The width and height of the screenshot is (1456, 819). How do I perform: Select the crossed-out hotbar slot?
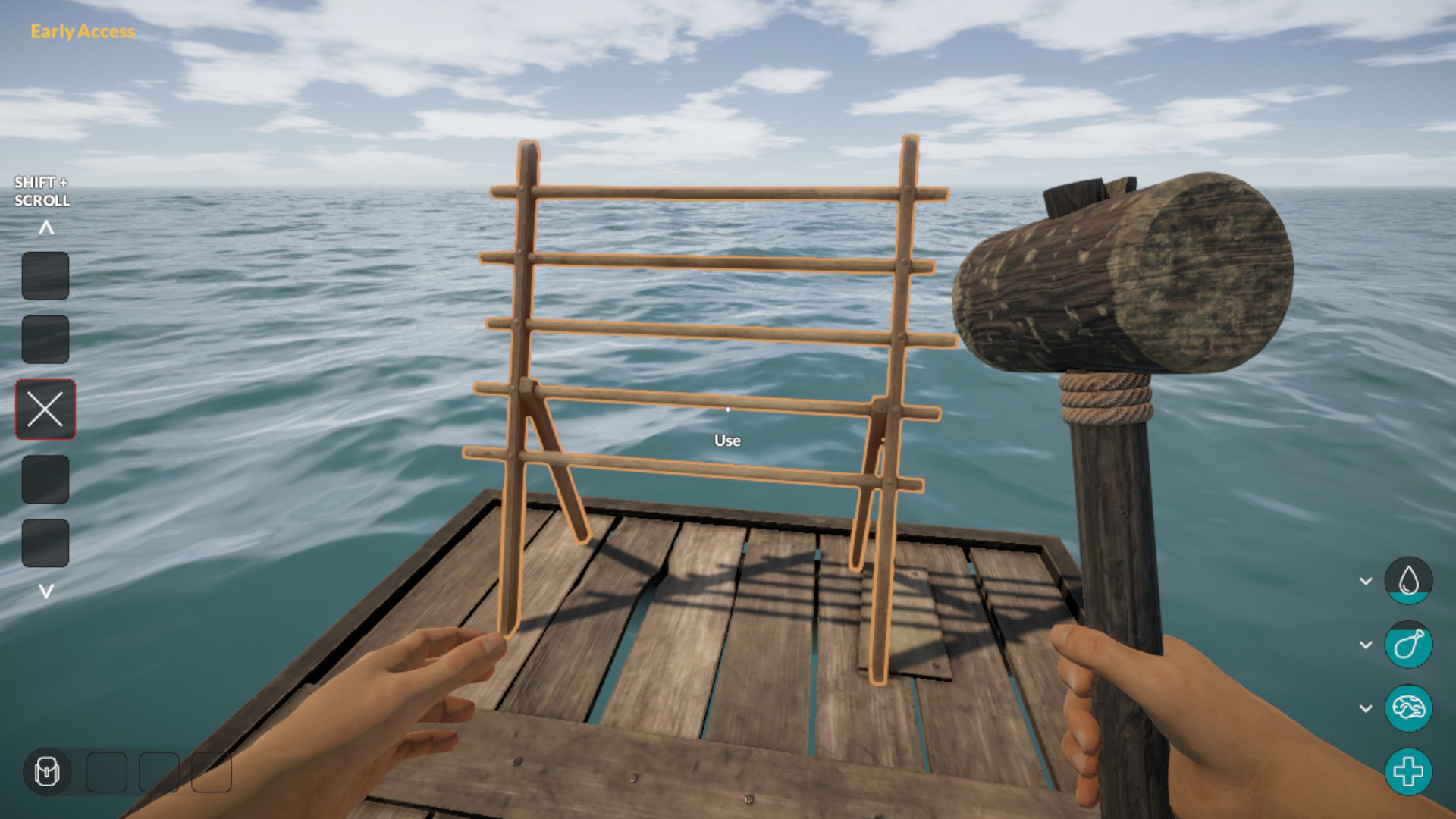click(x=45, y=409)
